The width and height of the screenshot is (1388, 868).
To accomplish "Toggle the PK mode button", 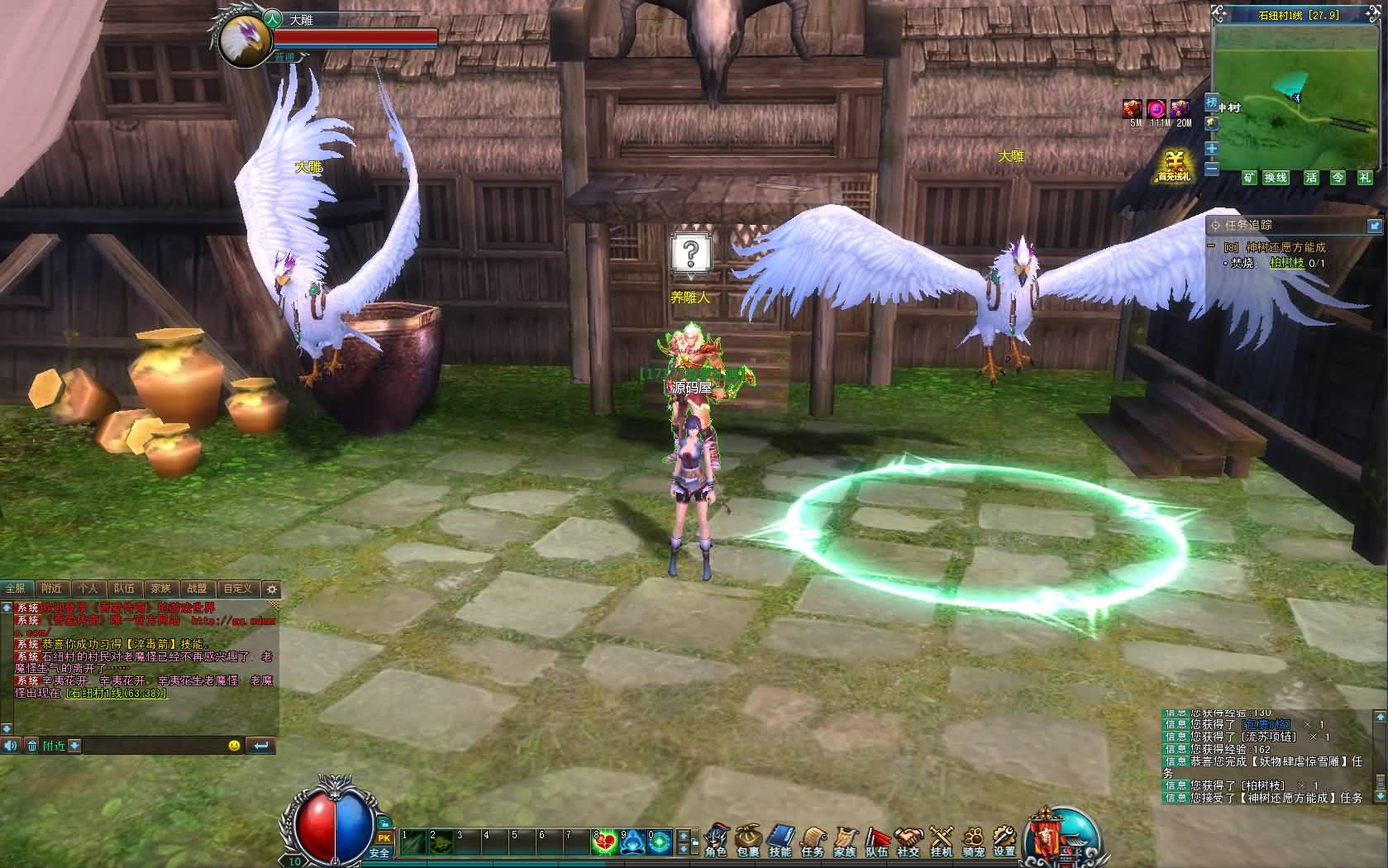I will coord(384,839).
